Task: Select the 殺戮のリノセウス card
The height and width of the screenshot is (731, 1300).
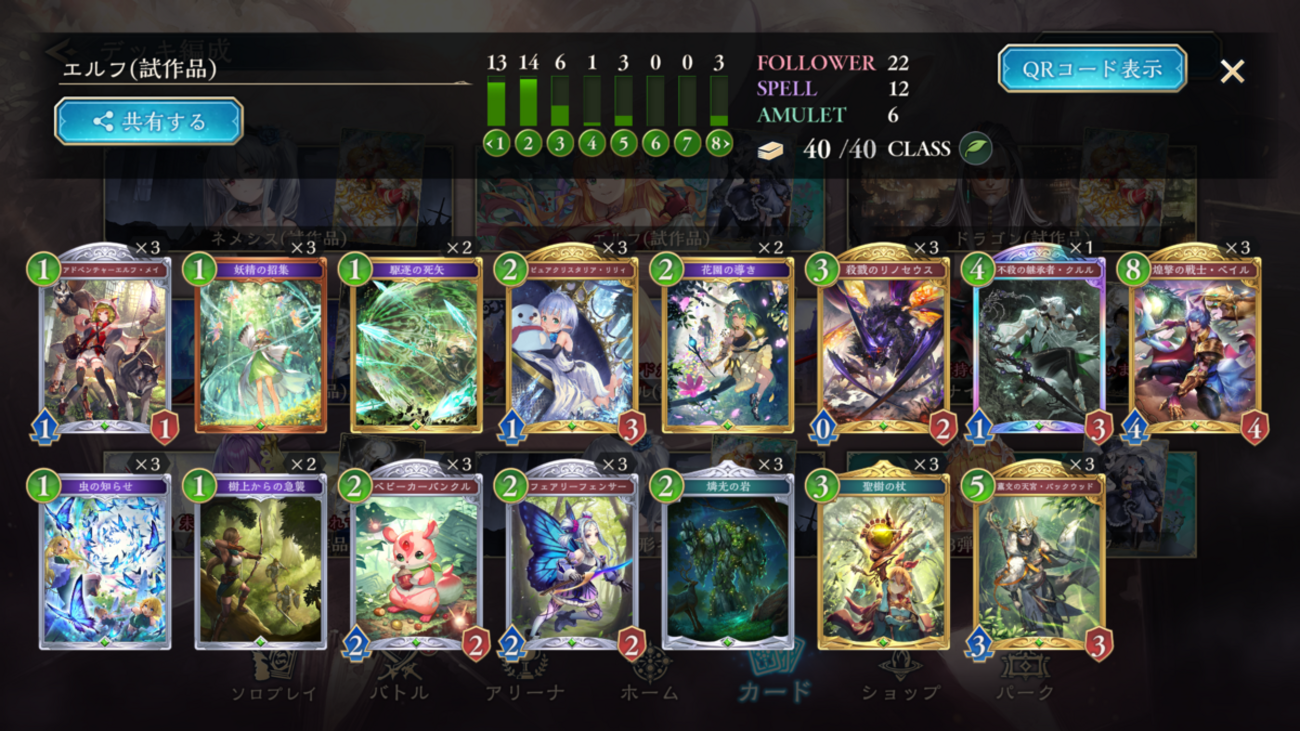Action: point(884,345)
